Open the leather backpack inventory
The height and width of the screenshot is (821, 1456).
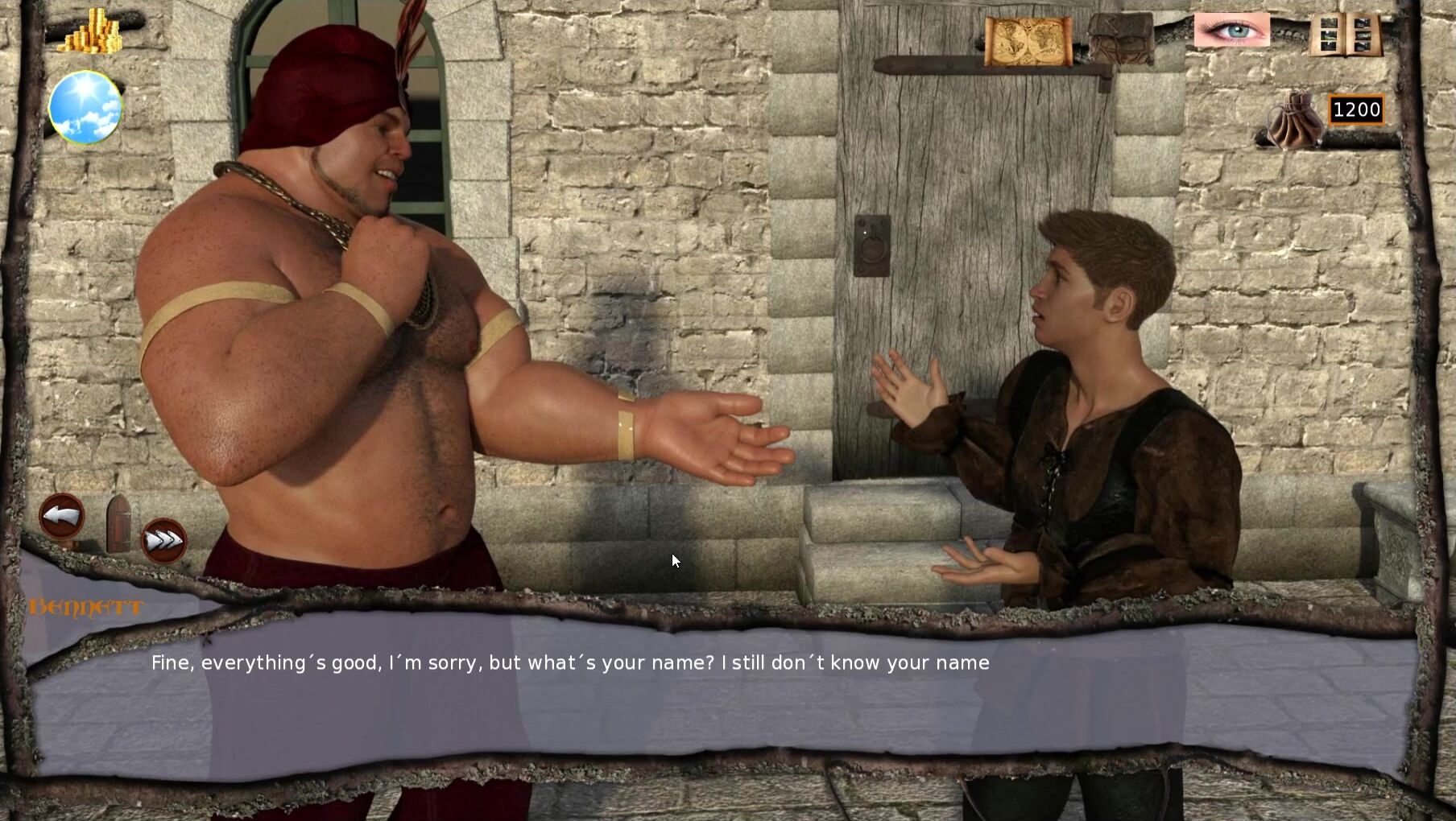tap(1120, 39)
